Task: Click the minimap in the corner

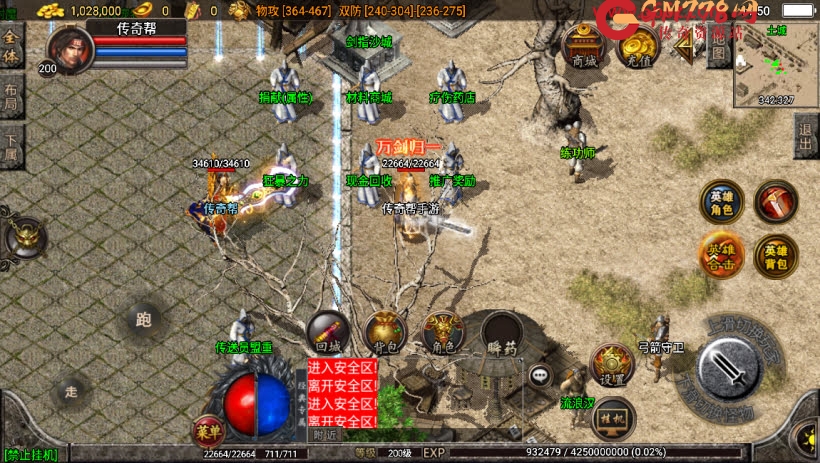Action: 776,64
